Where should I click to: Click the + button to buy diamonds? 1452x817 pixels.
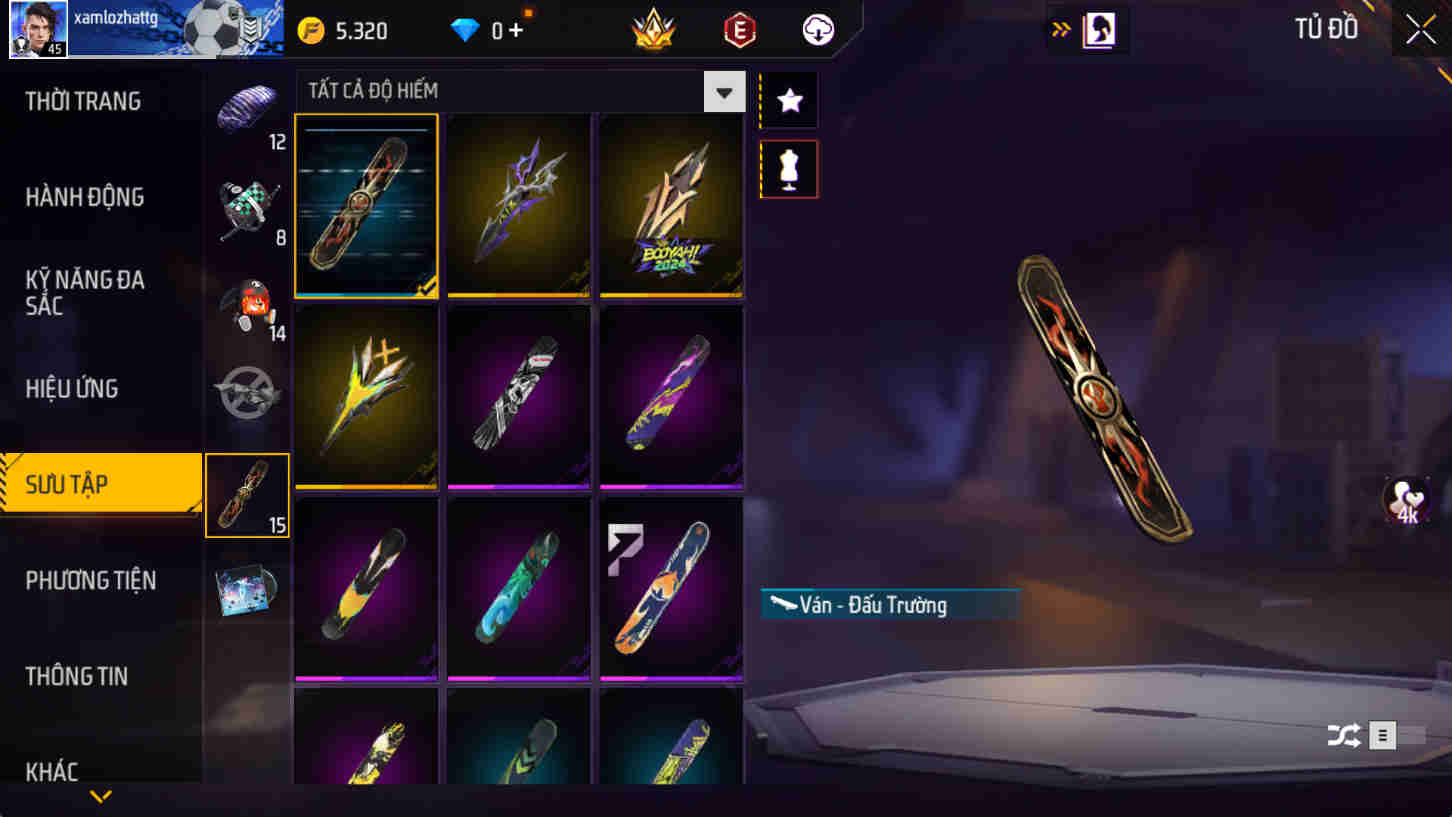[x=516, y=29]
